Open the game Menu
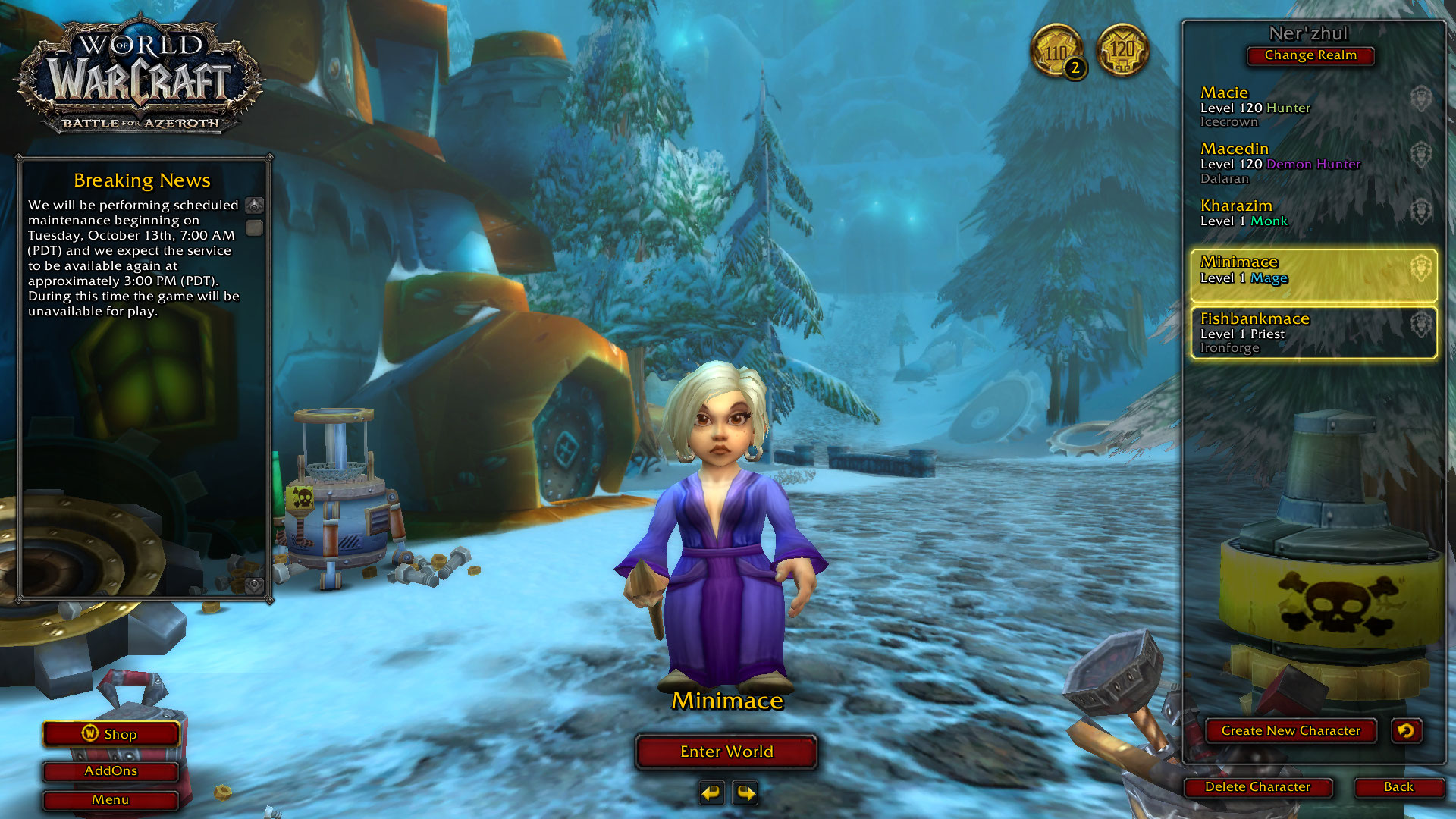Image resolution: width=1456 pixels, height=819 pixels. tap(111, 800)
